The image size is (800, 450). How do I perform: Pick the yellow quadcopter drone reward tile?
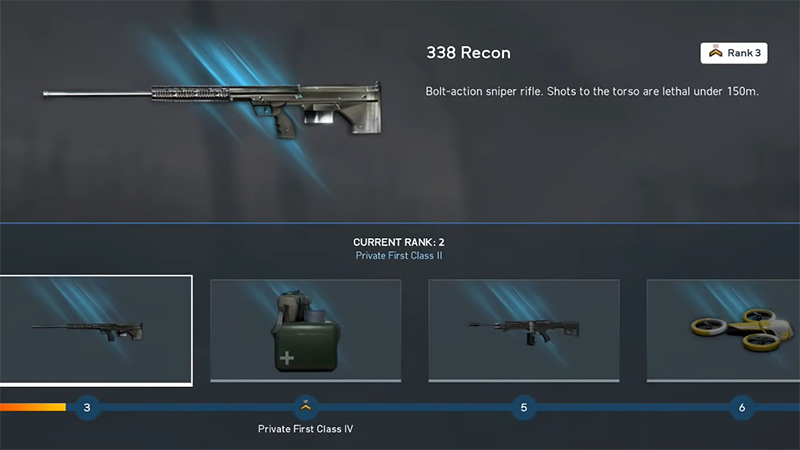pos(724,329)
